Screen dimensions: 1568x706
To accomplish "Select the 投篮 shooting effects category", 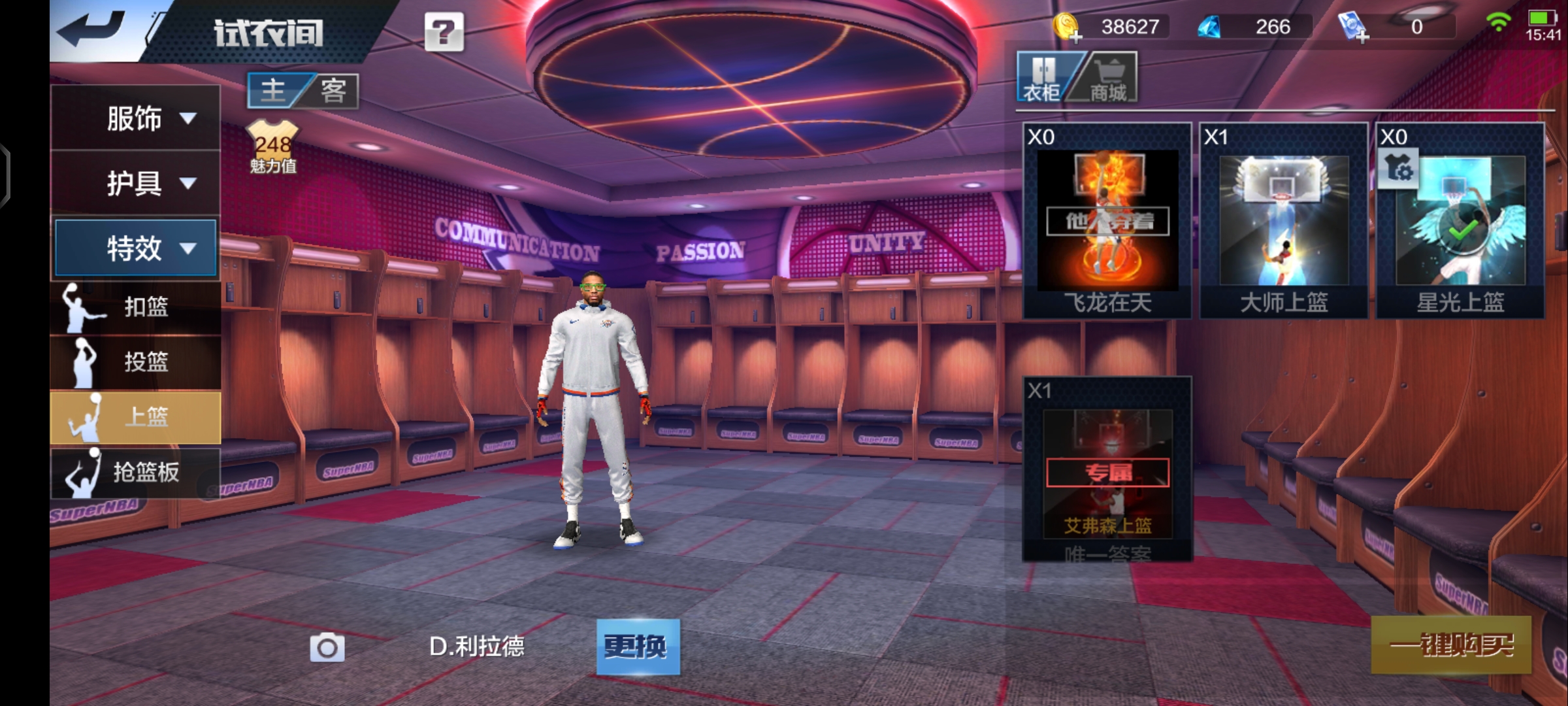I will [136, 361].
